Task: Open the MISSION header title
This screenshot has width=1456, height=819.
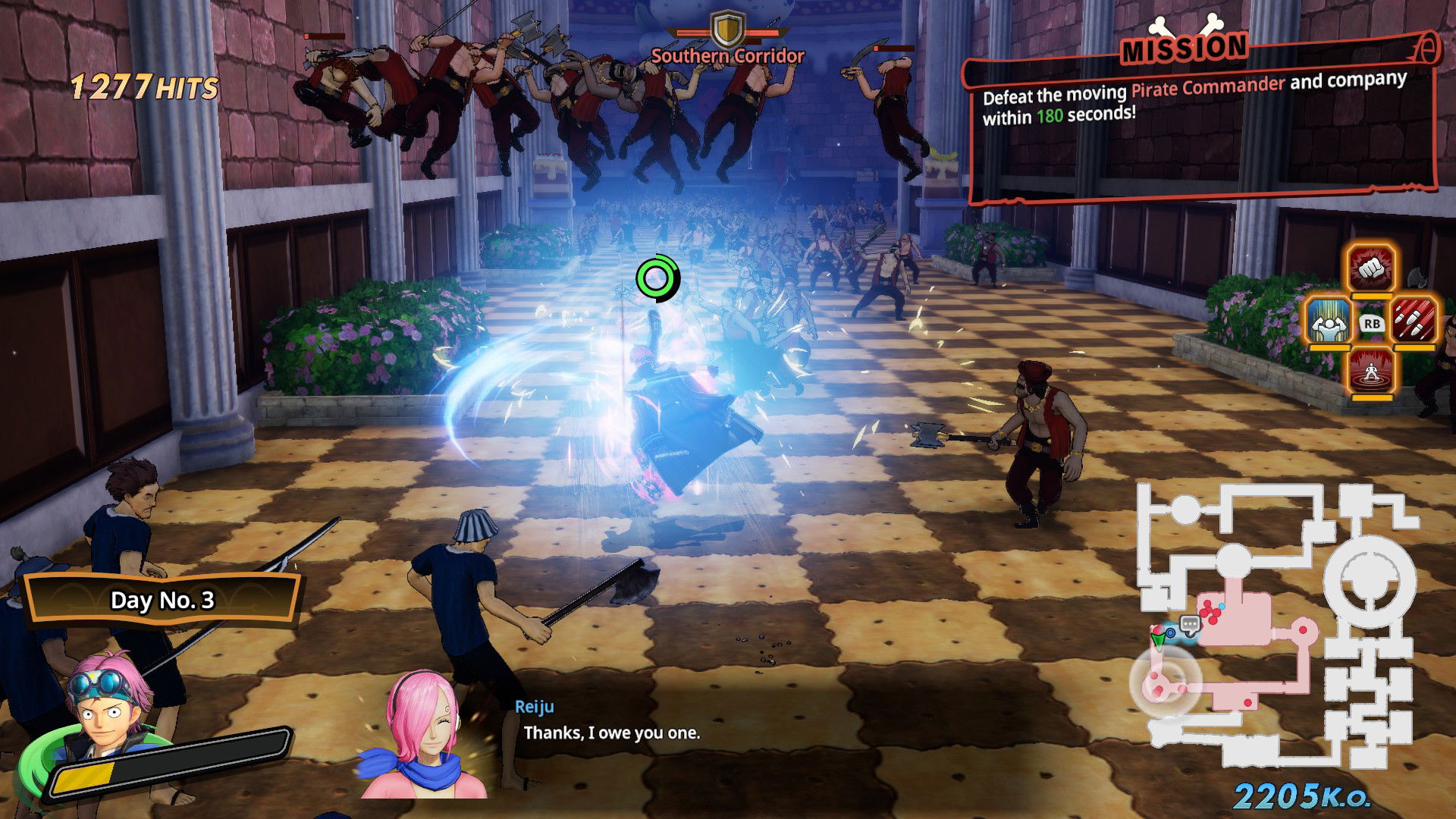Action: (1185, 47)
